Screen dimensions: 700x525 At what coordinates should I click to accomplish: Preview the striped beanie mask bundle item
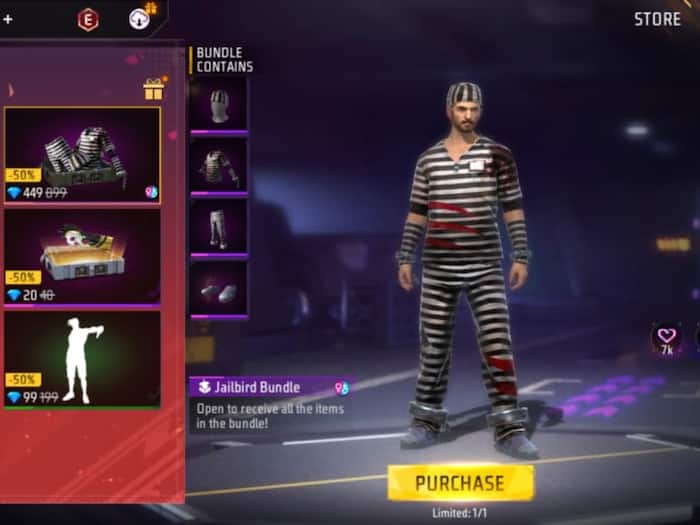218,105
